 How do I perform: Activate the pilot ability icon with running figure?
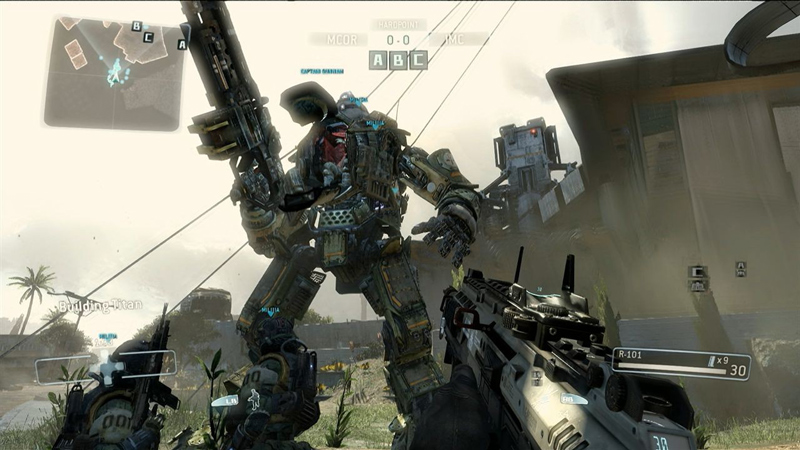[x=252, y=400]
